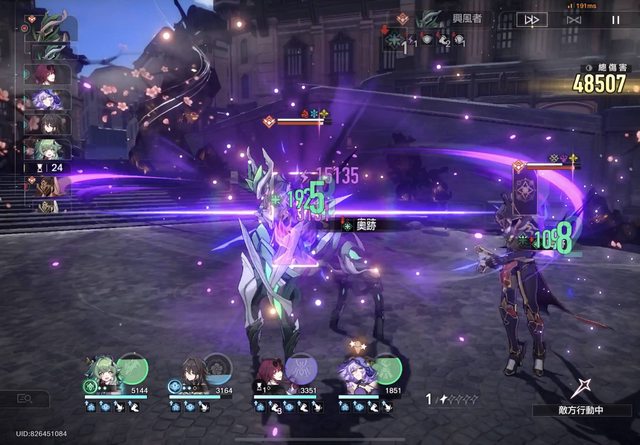Viewport: 640px width, 445px height.
Task: Select the dark-haired character portrait in party bar
Action: pos(188,370)
